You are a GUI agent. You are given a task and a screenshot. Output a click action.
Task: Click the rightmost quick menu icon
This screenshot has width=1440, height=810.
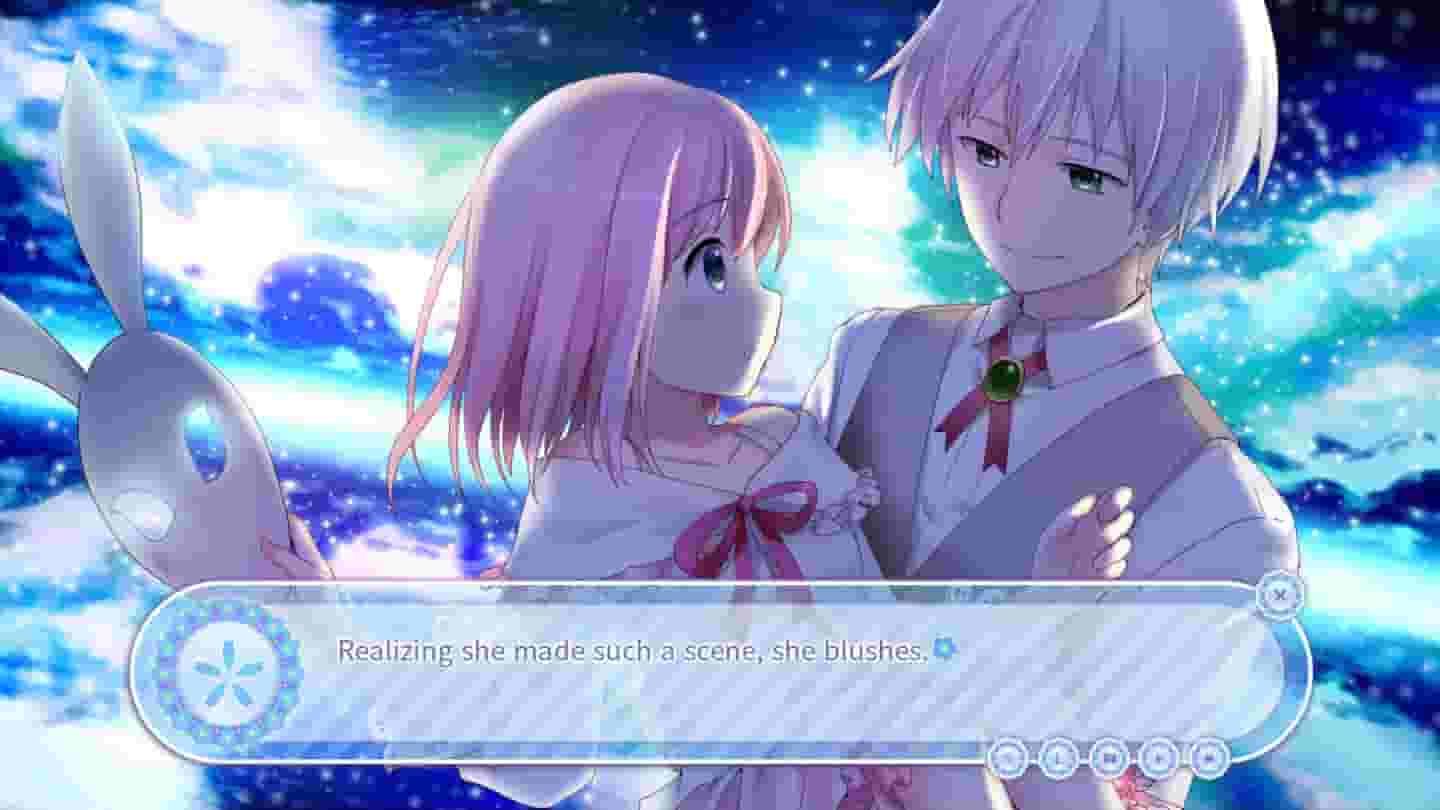click(1208, 757)
